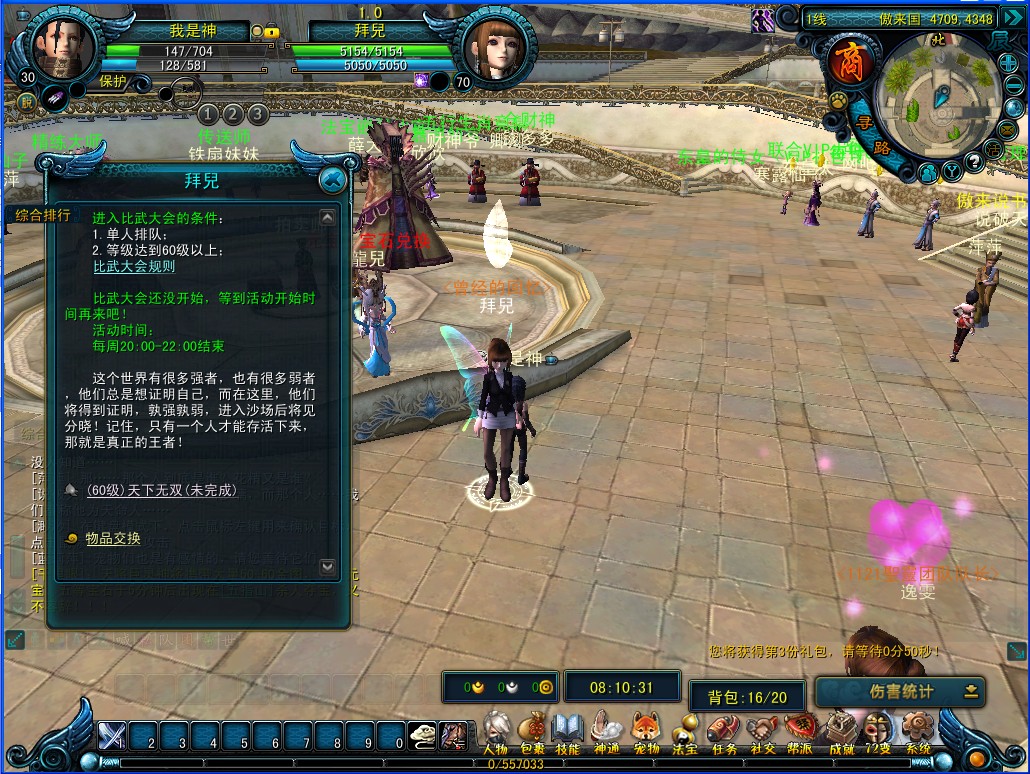Select the 天下无双 level 60 quest entry

(x=161, y=490)
